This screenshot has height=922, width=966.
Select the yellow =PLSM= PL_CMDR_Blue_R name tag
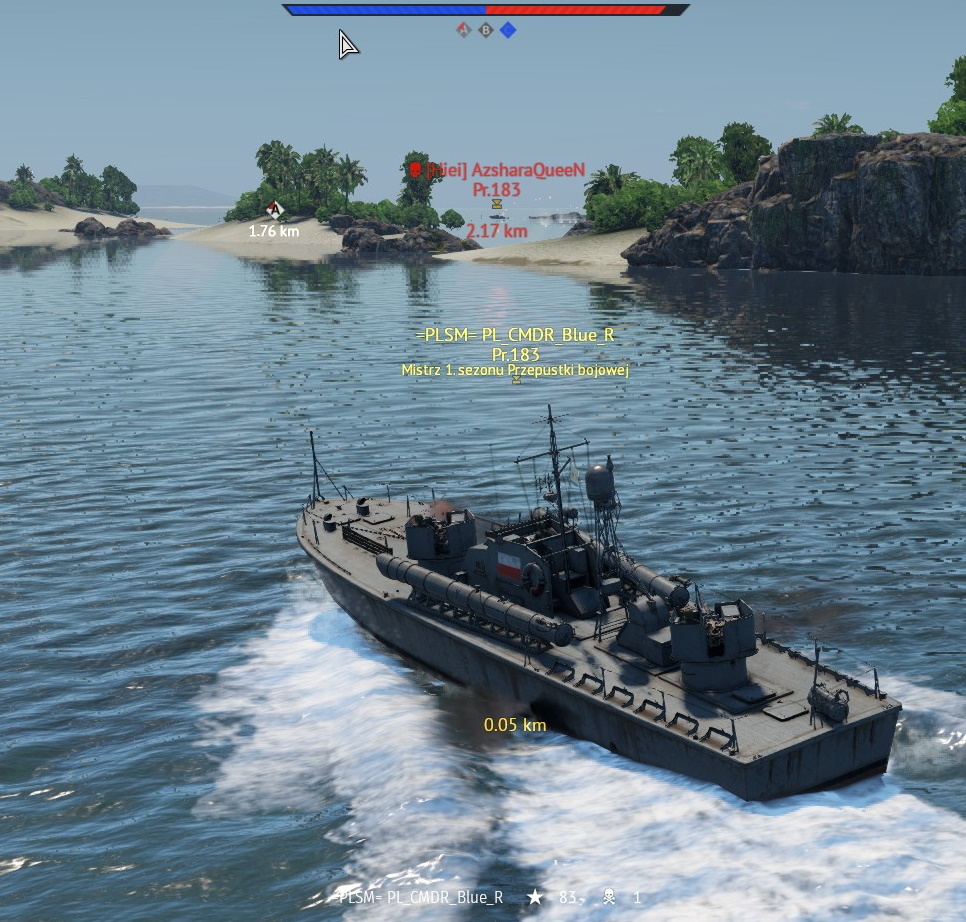(515, 335)
